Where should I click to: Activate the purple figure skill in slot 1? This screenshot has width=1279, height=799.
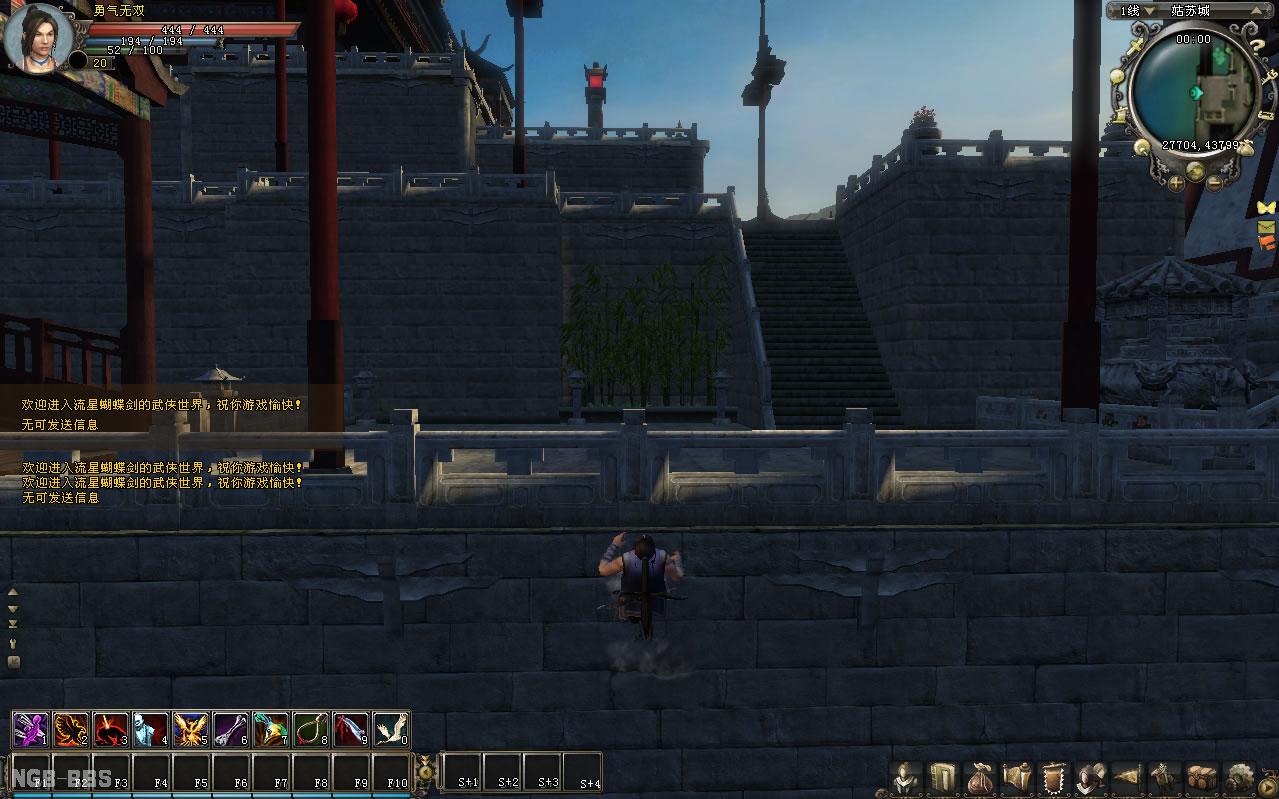[x=31, y=729]
